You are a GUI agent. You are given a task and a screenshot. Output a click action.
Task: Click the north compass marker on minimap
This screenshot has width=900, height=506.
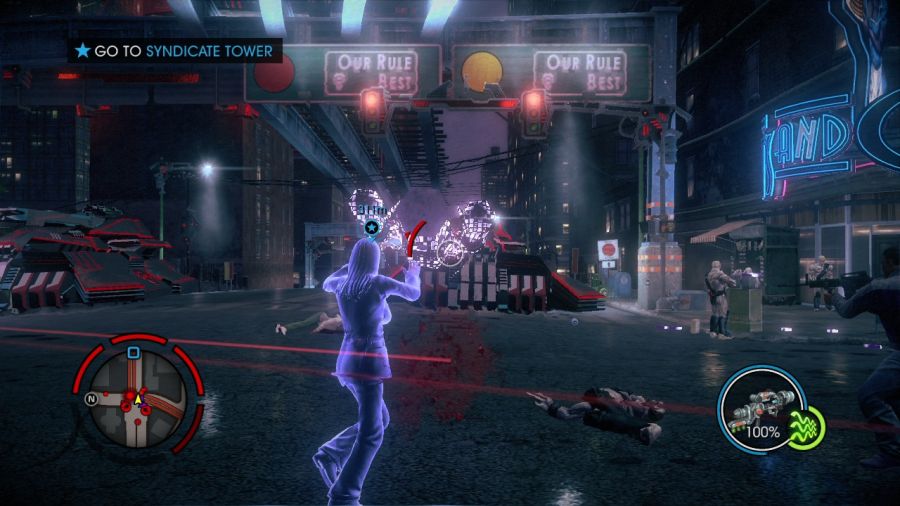coord(91,399)
